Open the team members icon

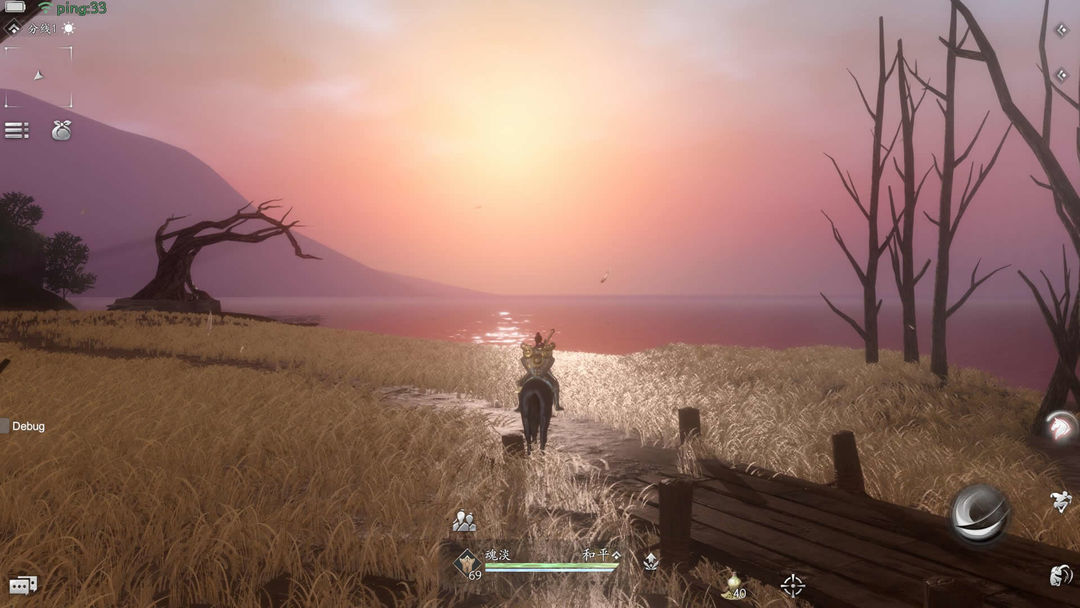(463, 521)
